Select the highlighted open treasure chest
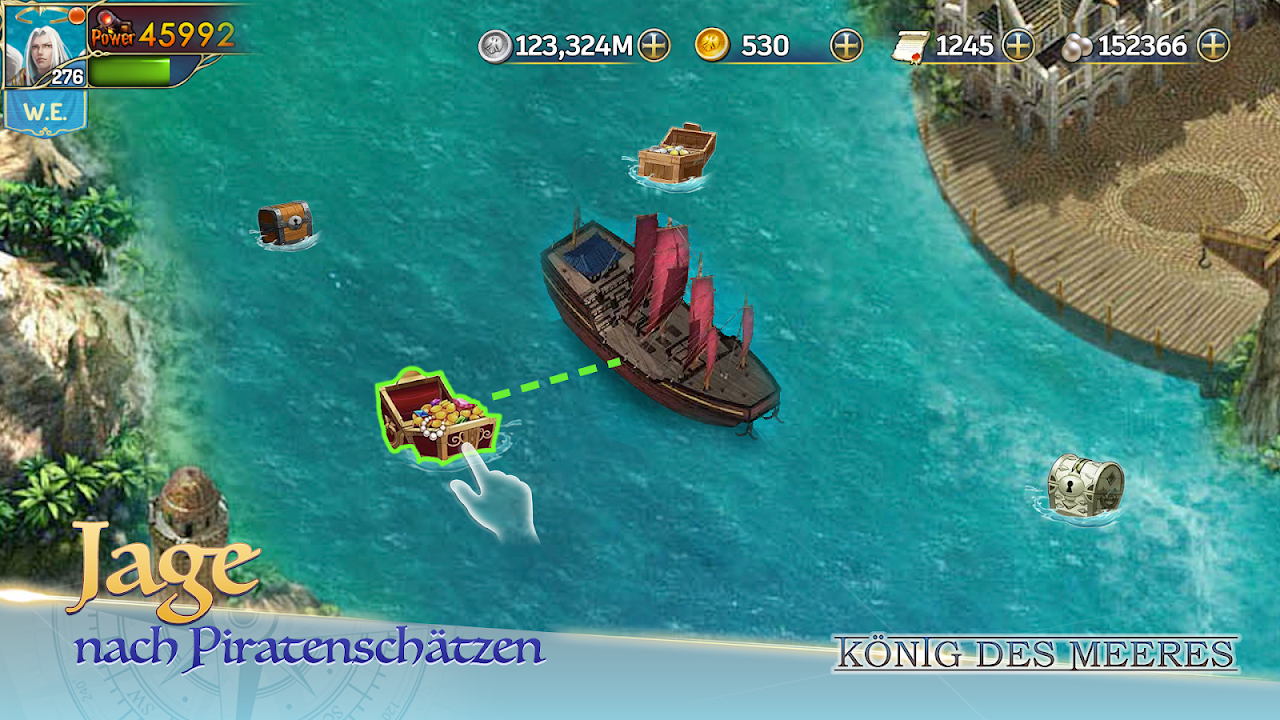 point(437,415)
